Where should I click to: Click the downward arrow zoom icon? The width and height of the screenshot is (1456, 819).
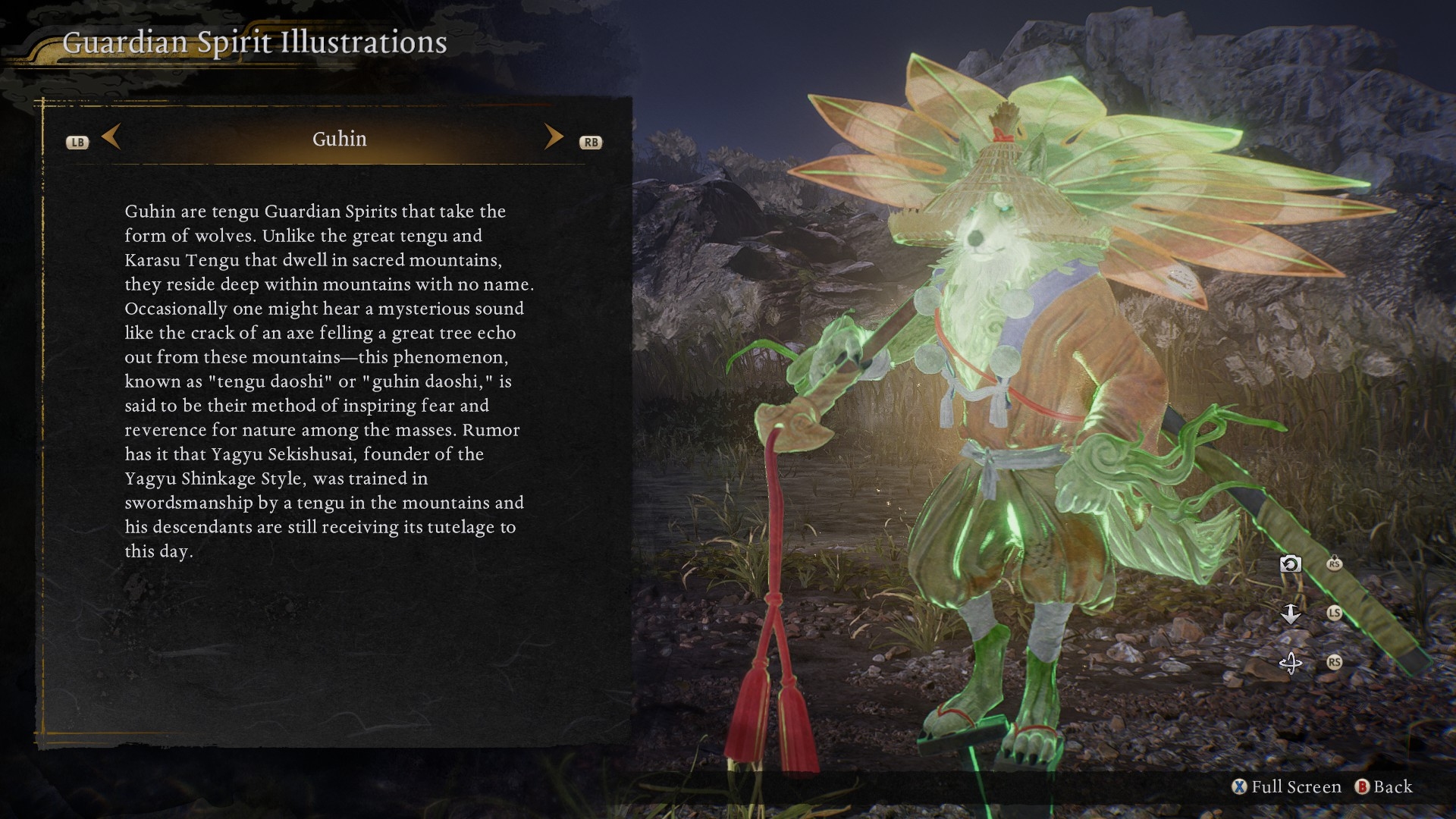click(x=1290, y=613)
